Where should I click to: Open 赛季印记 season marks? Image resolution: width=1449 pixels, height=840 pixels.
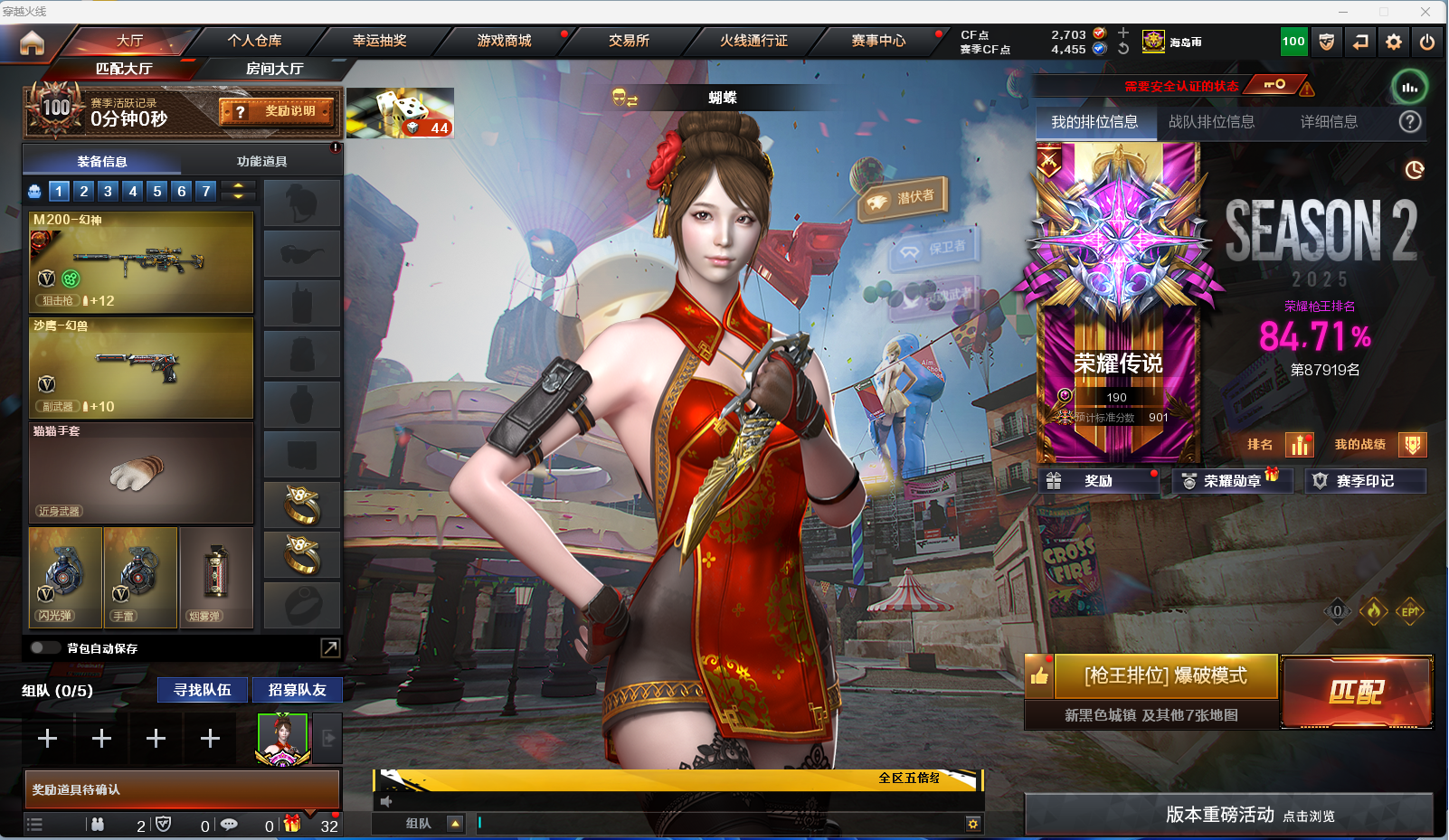click(1364, 481)
